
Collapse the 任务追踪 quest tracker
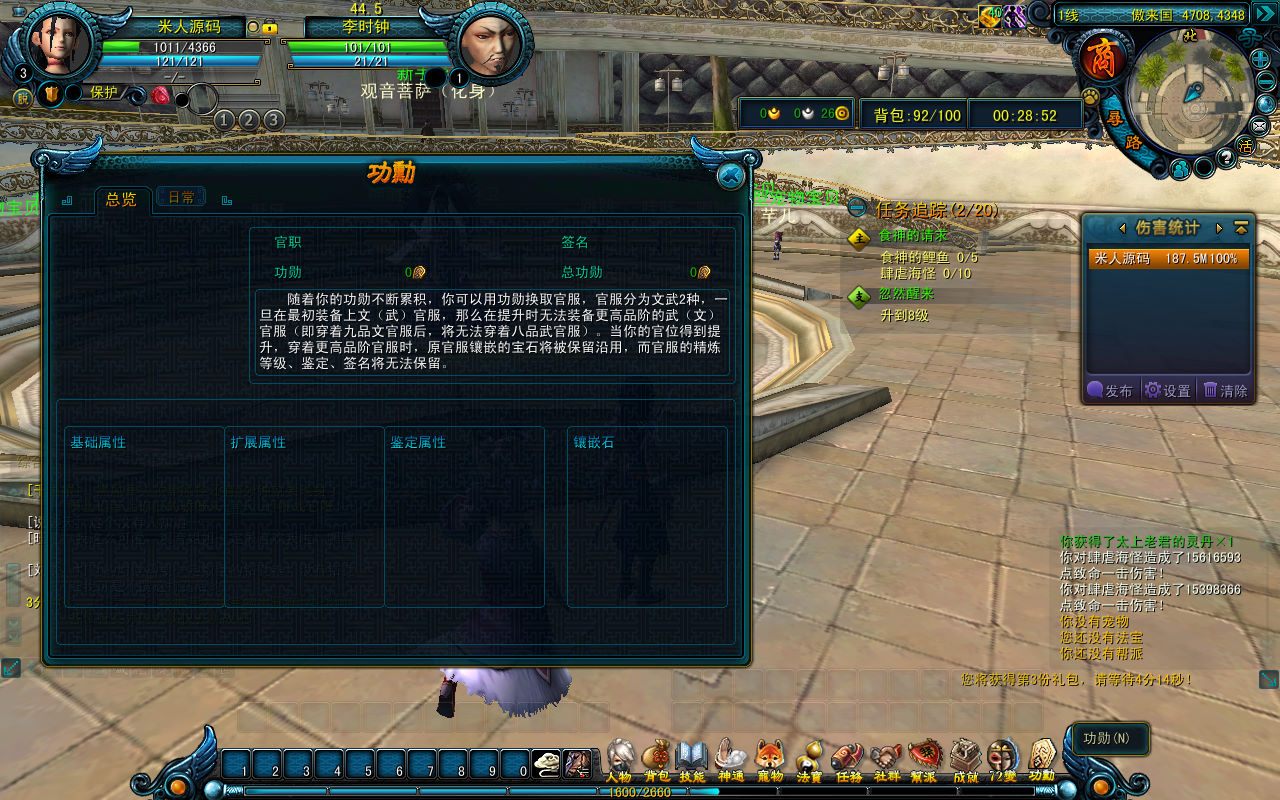click(x=857, y=209)
